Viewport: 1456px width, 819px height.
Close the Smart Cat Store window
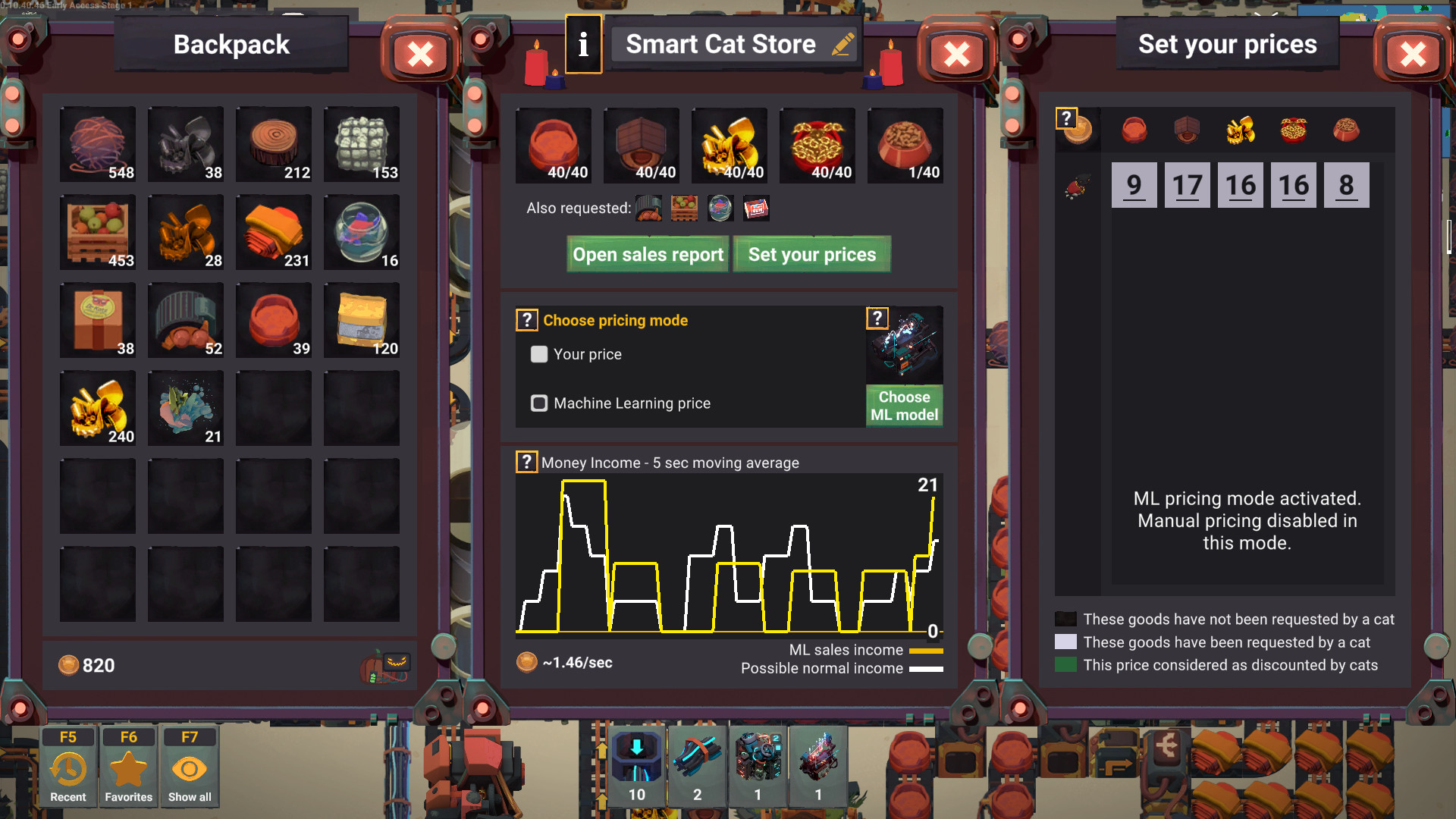pyautogui.click(x=956, y=54)
